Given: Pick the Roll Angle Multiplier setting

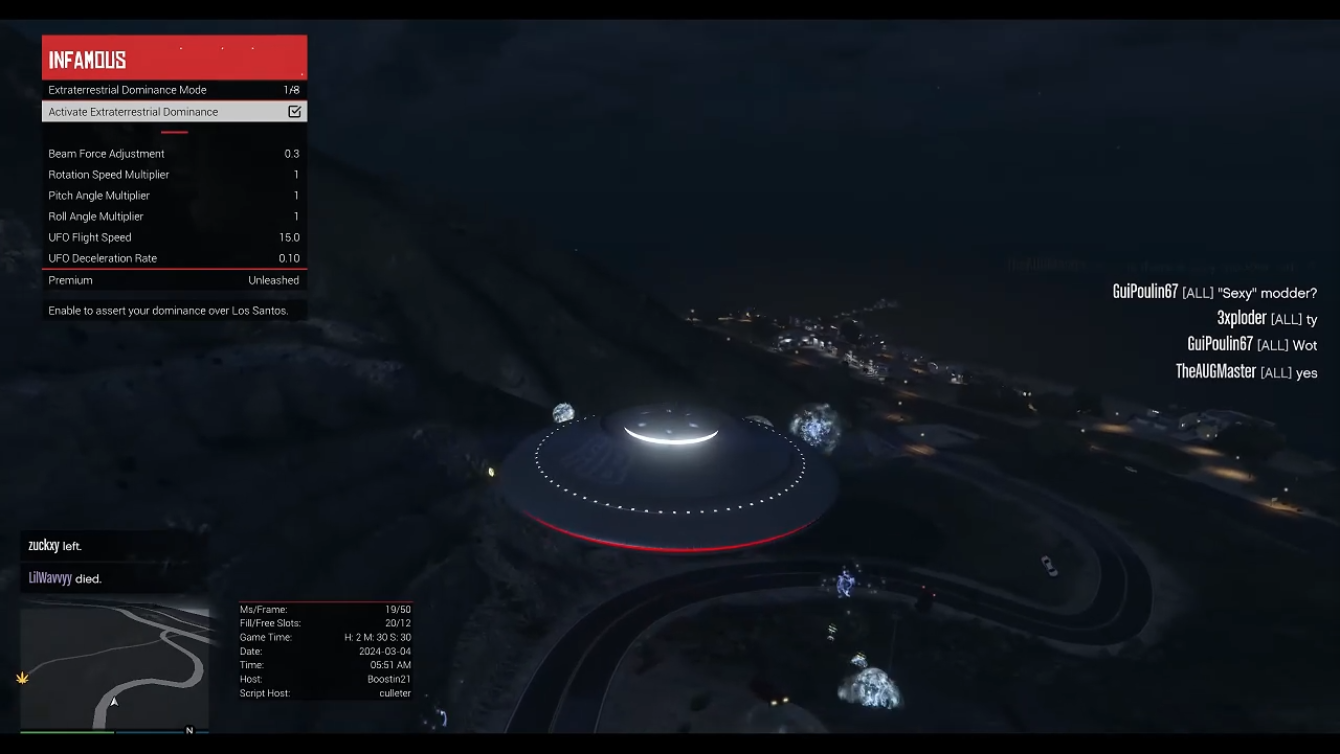Looking at the screenshot, I should (174, 217).
